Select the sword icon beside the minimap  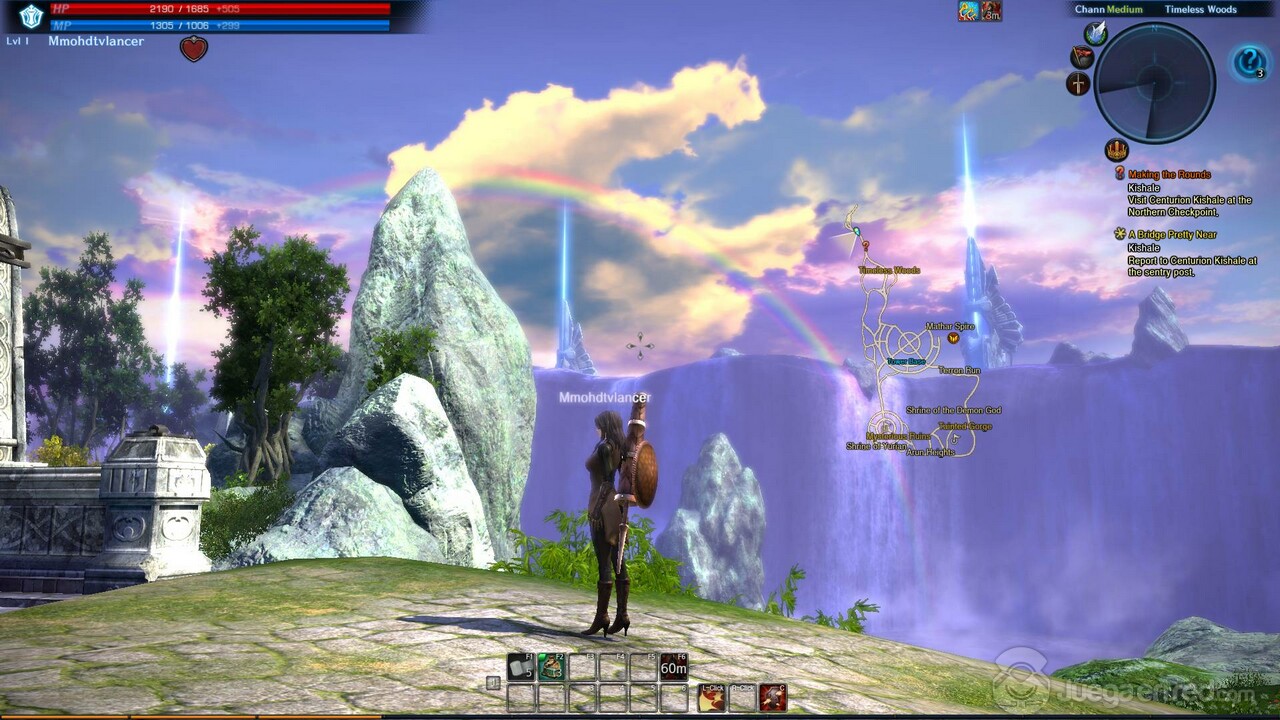coord(1078,84)
